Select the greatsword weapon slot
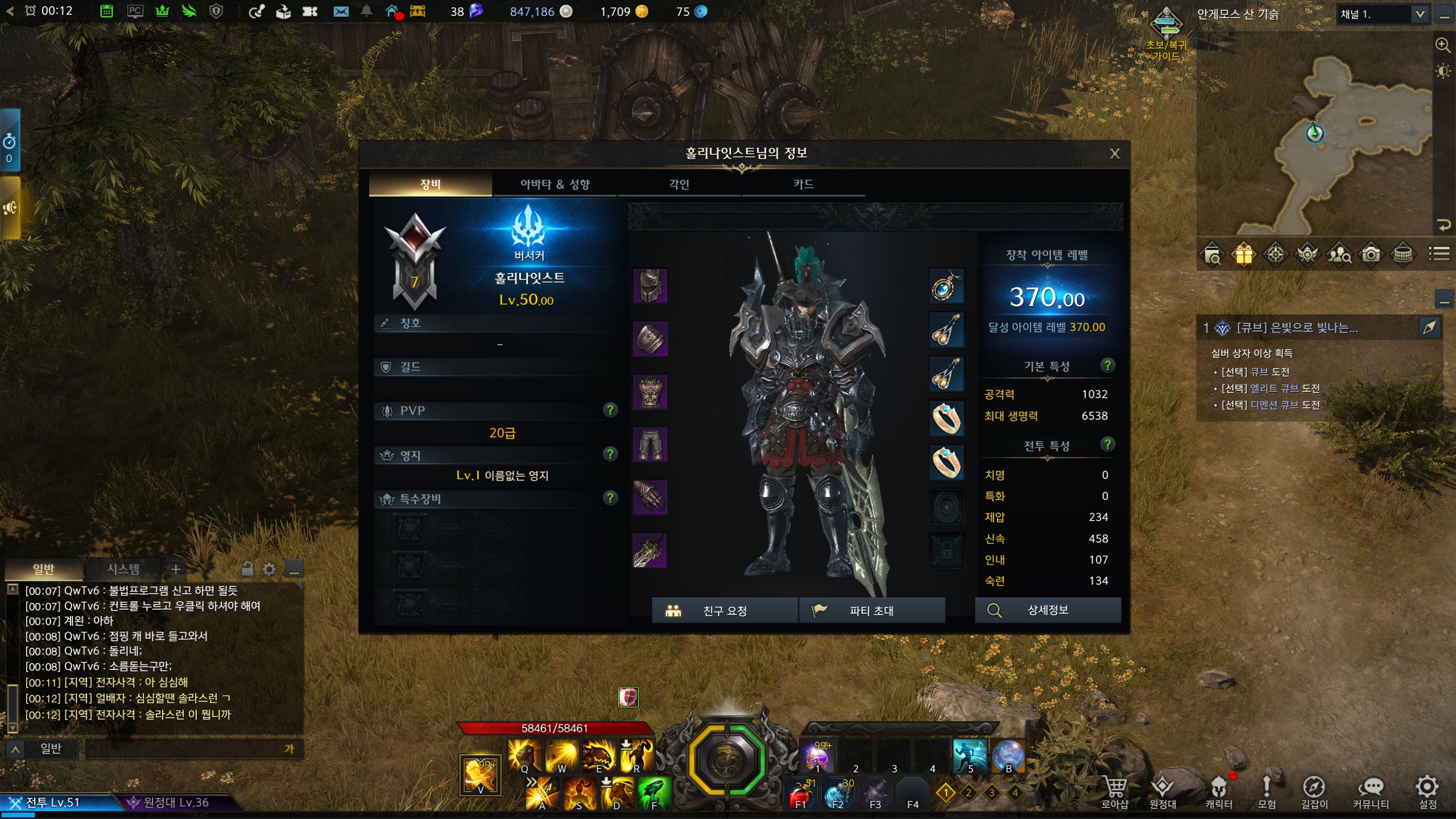The height and width of the screenshot is (819, 1456). pos(650,551)
